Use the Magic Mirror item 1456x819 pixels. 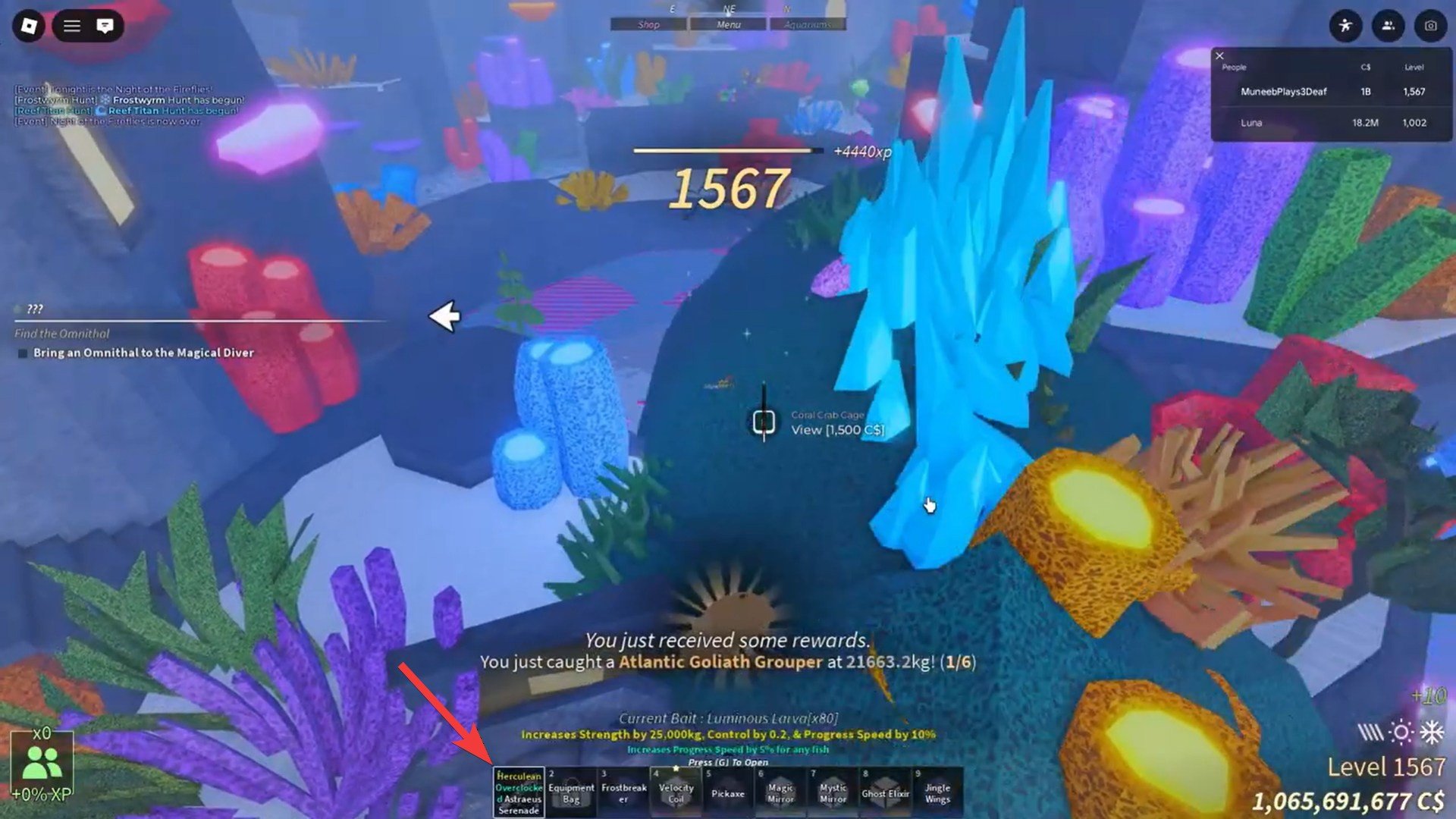780,792
